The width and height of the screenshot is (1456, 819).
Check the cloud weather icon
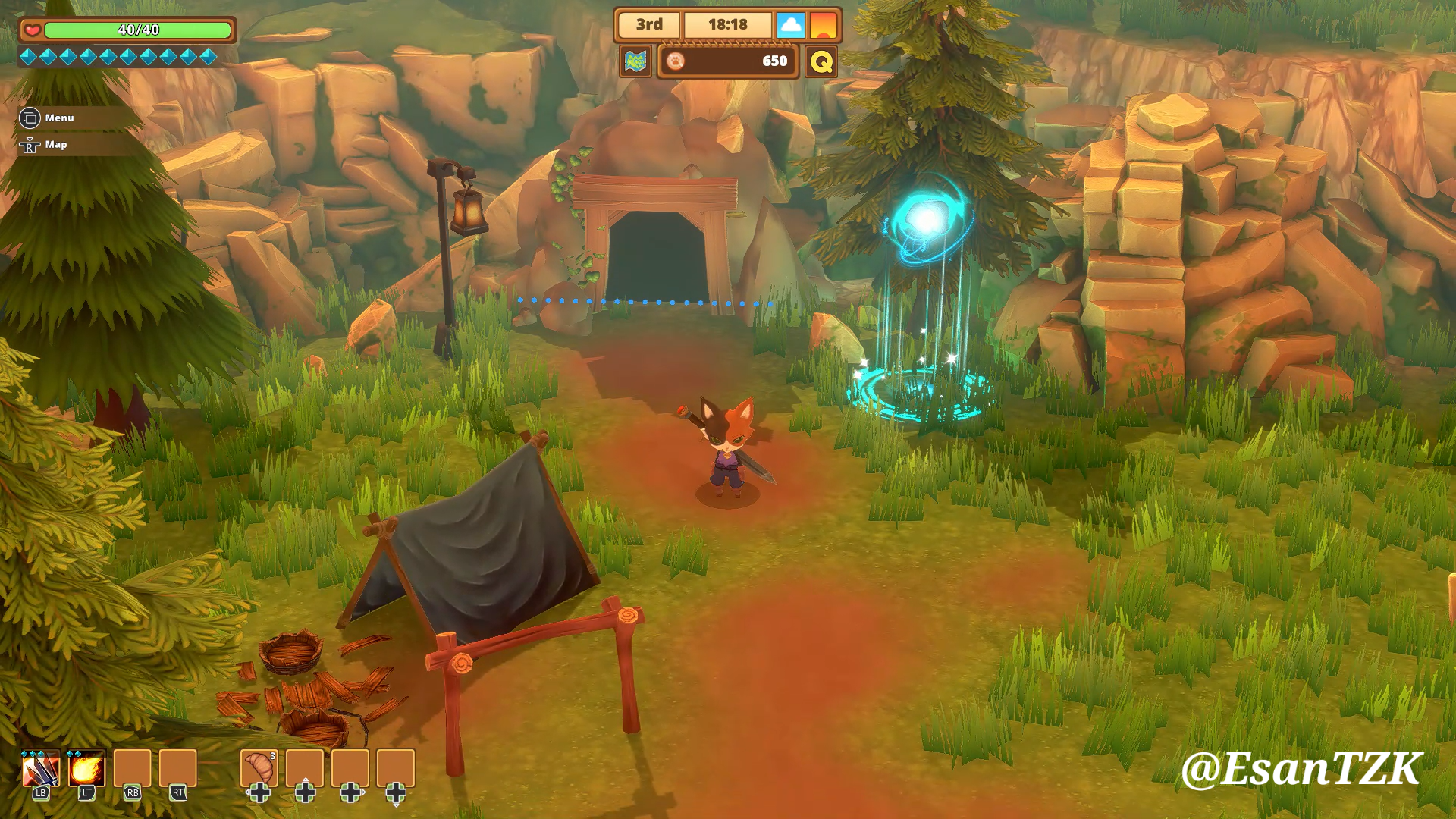pos(790,25)
